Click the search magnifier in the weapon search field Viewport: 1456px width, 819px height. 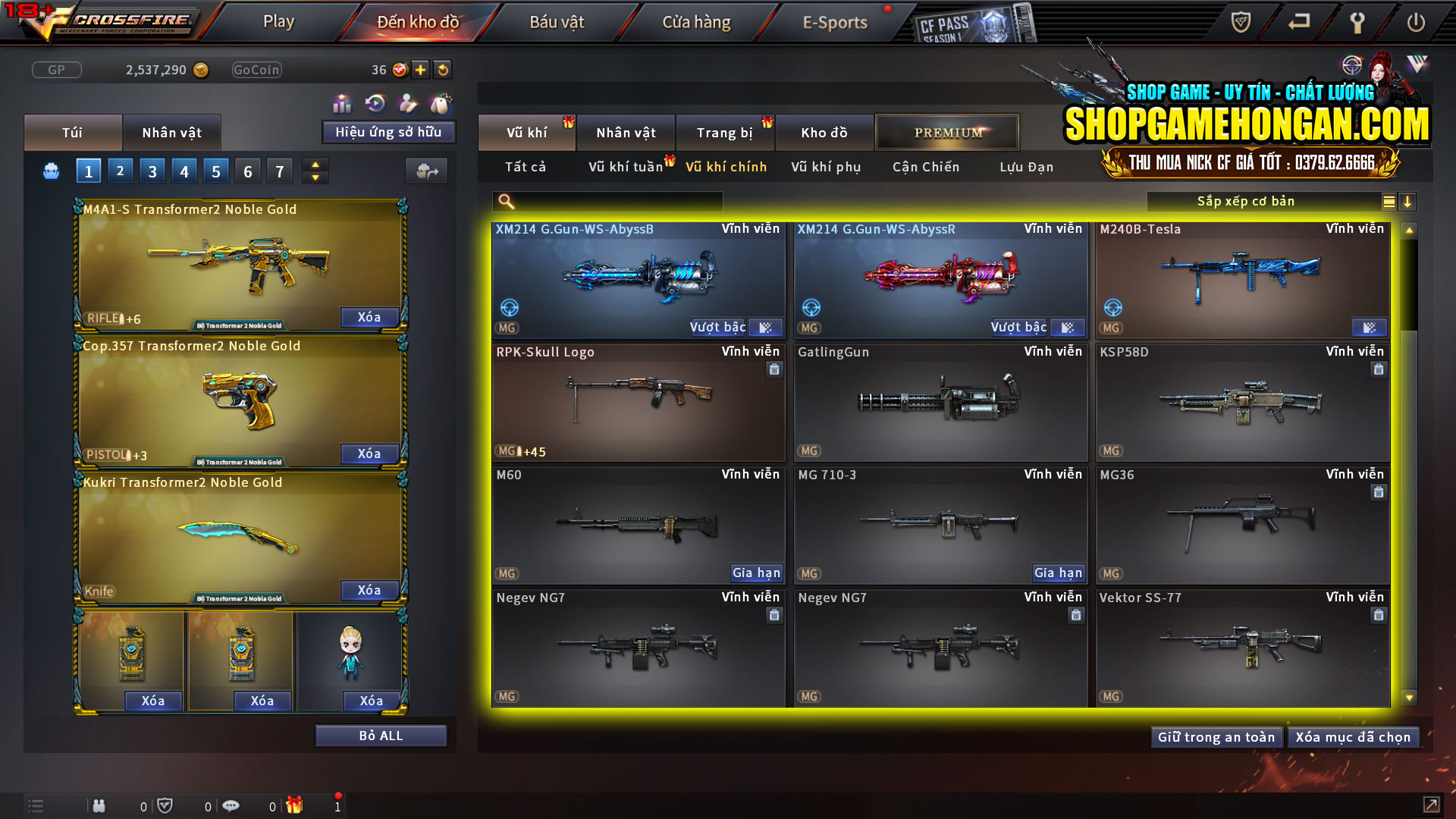click(x=504, y=201)
